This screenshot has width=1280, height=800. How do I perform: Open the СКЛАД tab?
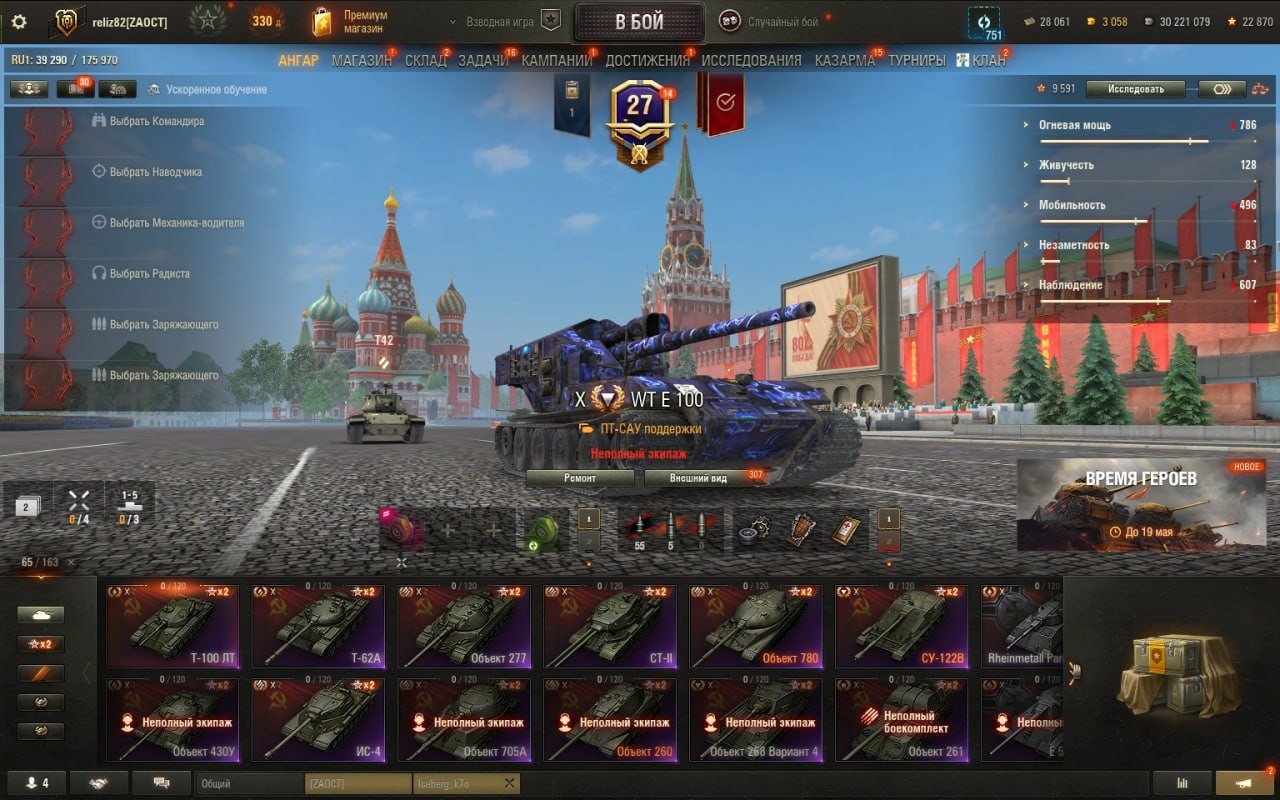(x=425, y=60)
